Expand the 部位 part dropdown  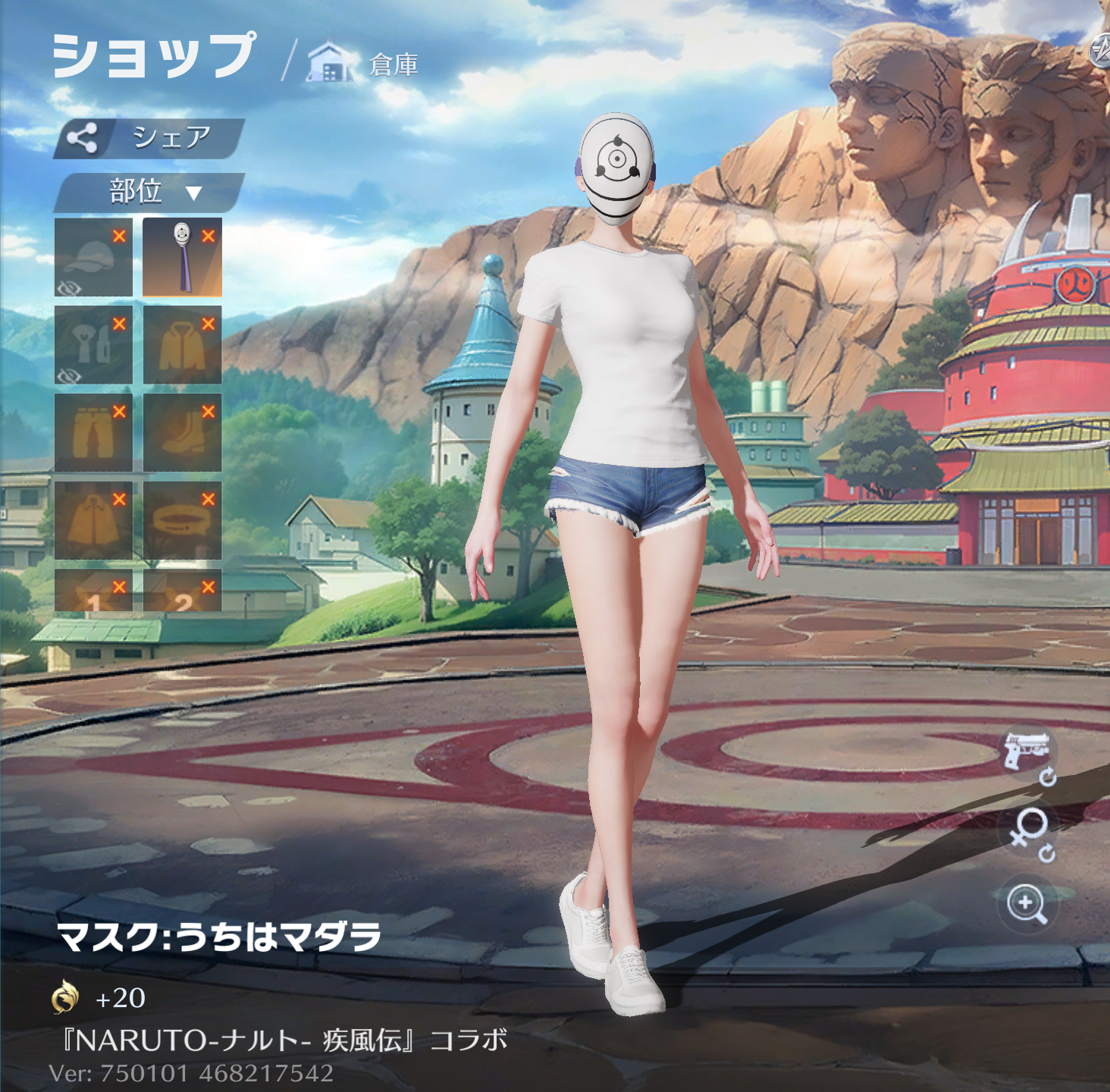(x=149, y=192)
